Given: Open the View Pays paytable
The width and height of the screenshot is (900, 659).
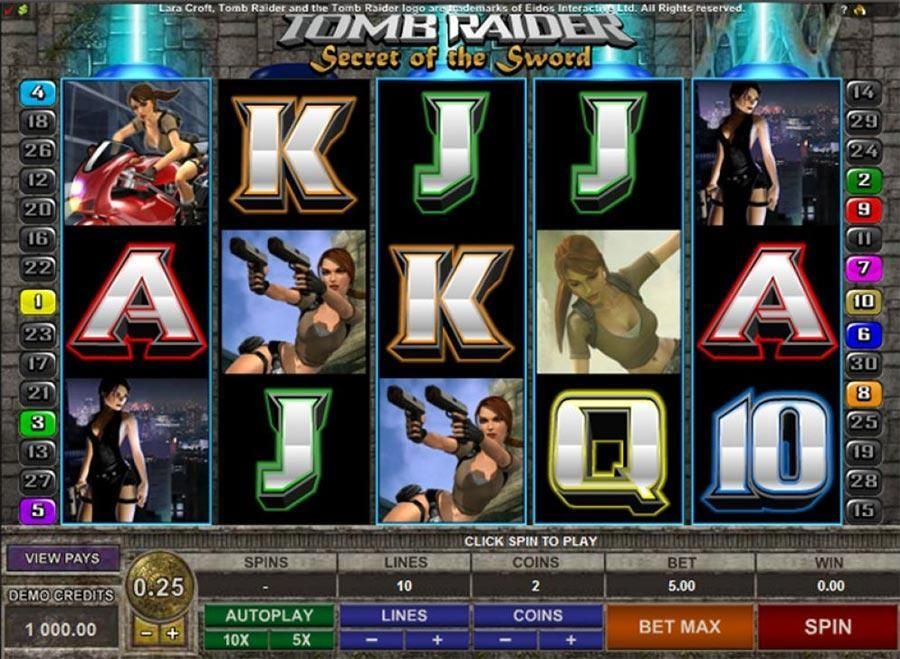Looking at the screenshot, I should (62, 558).
